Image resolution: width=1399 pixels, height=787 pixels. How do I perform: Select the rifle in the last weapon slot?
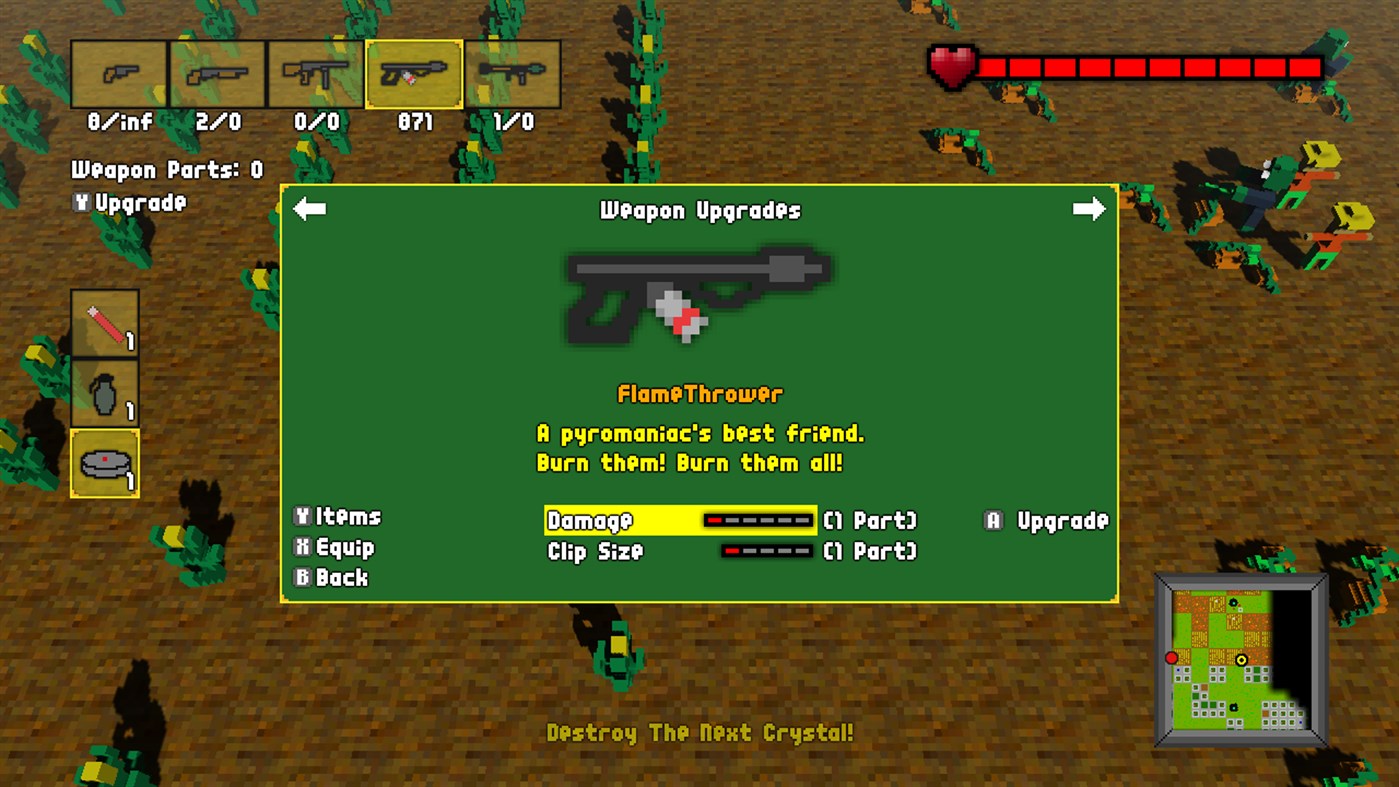pyautogui.click(x=513, y=73)
